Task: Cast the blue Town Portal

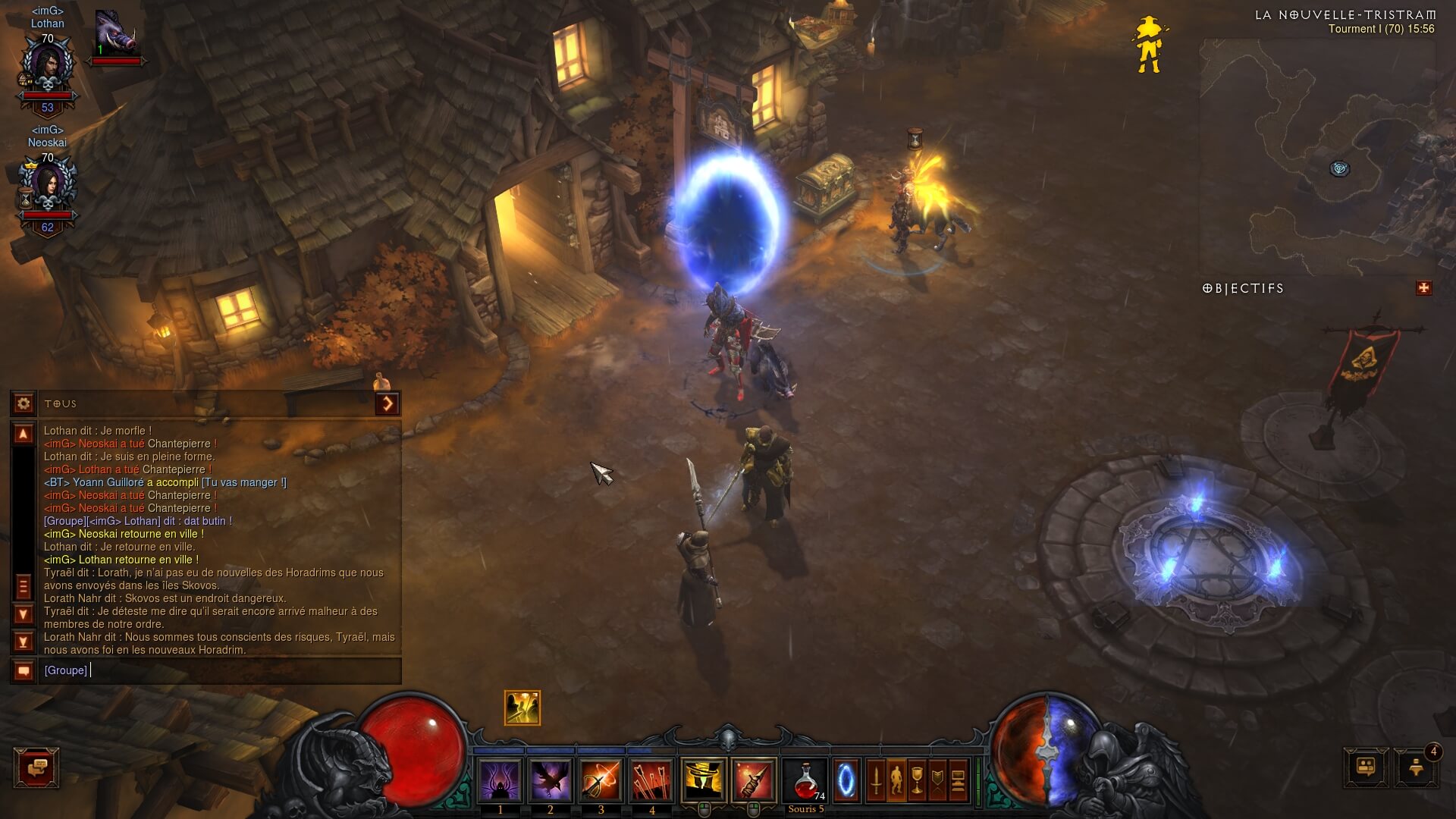Action: 846,780
